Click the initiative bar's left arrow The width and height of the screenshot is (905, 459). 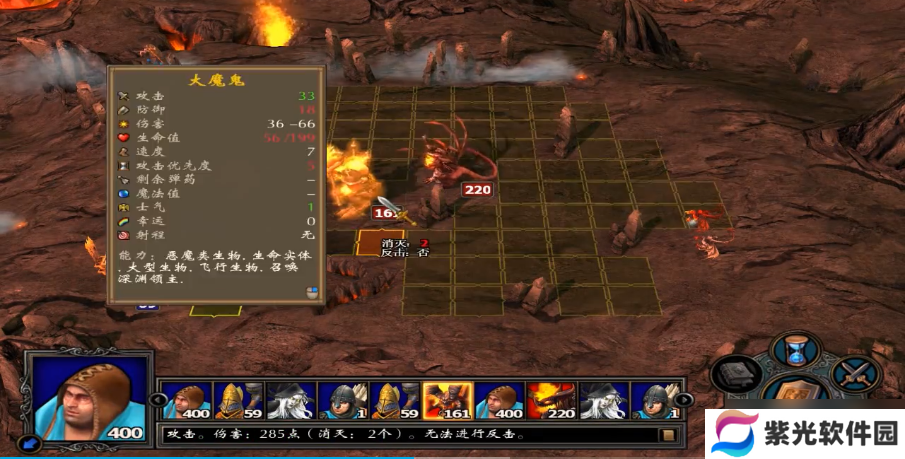[x=156, y=401]
